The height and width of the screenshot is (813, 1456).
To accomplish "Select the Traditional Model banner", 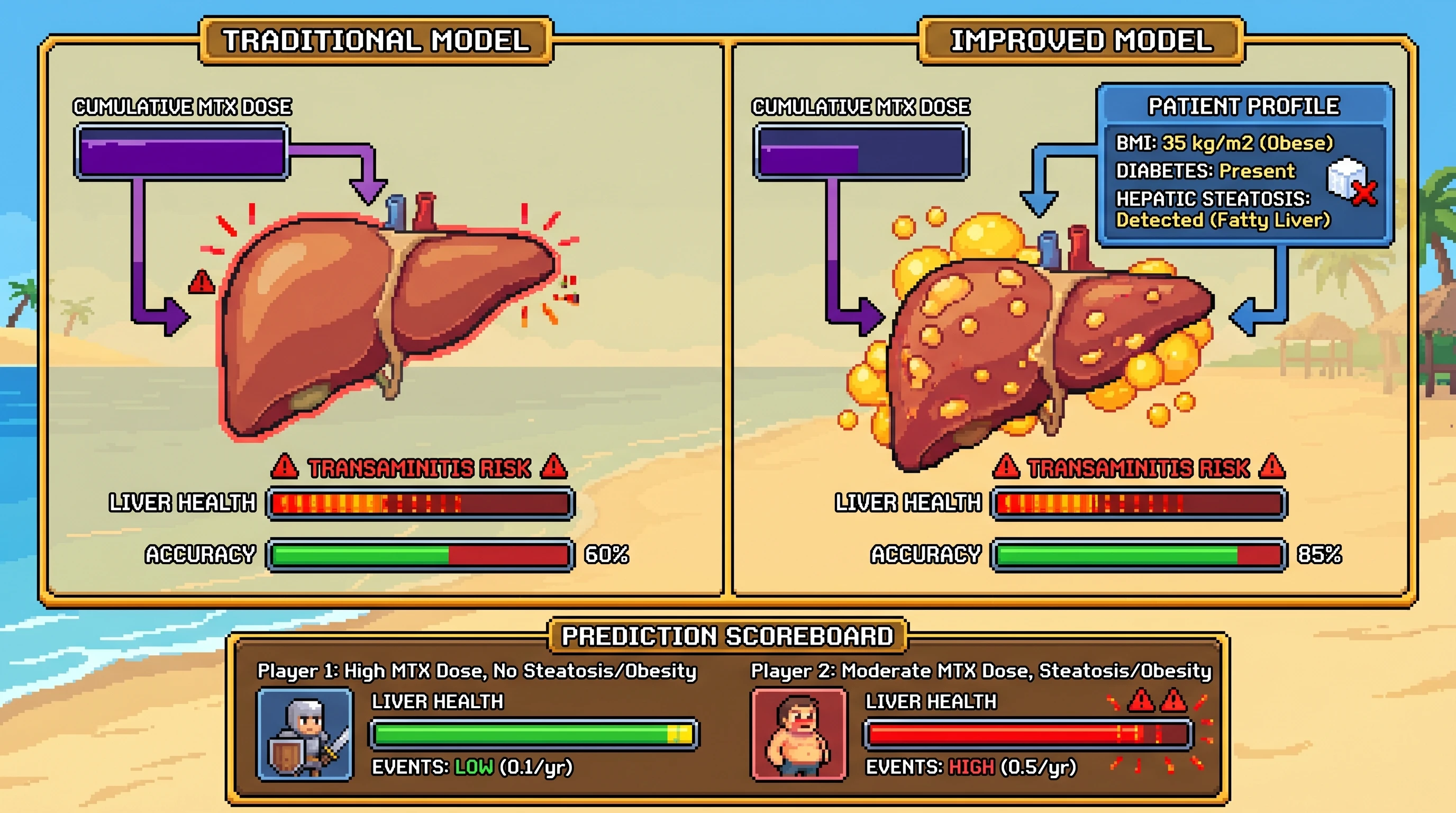I will point(376,41).
